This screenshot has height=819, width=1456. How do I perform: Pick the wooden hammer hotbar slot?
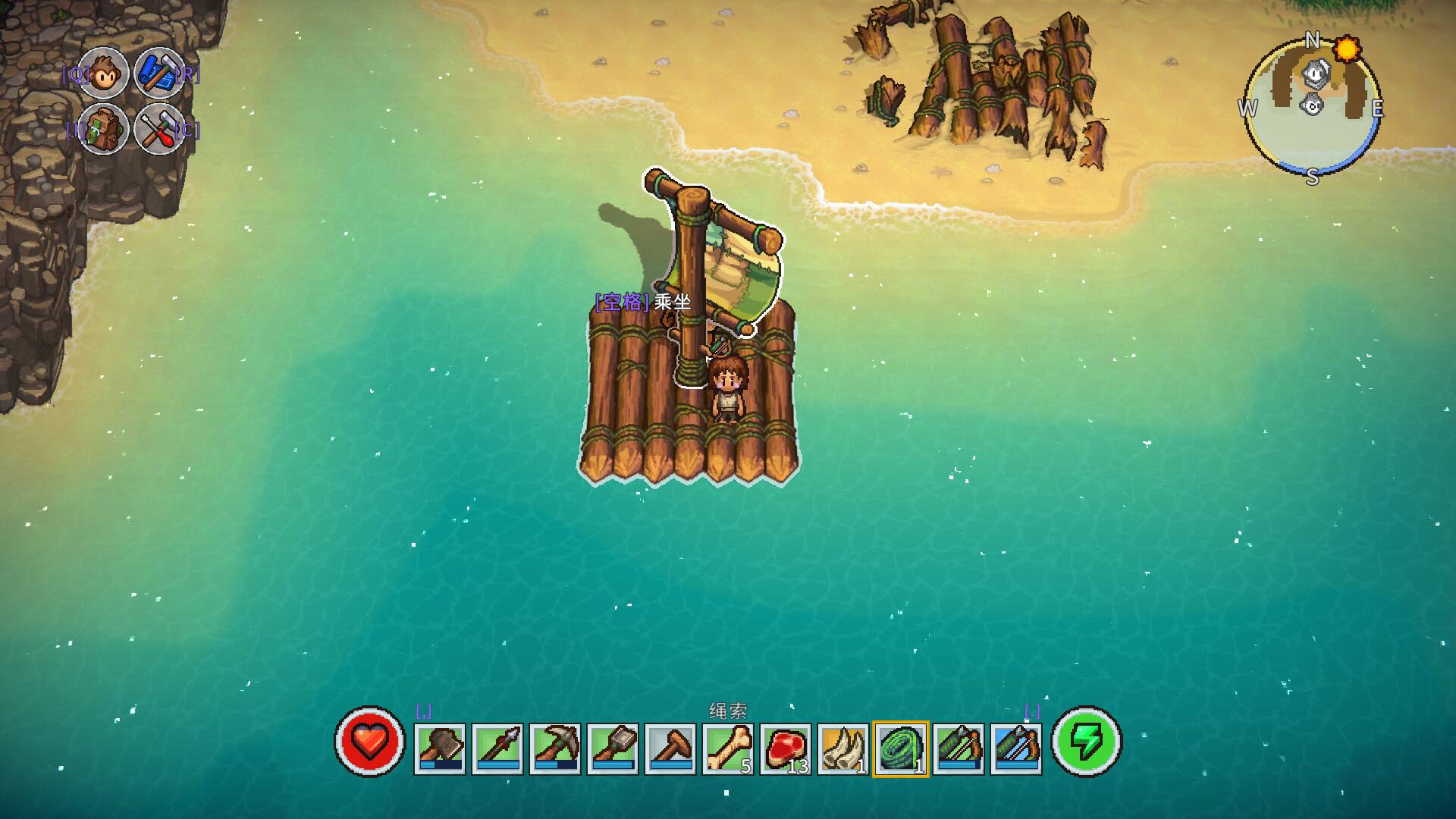pos(670,748)
